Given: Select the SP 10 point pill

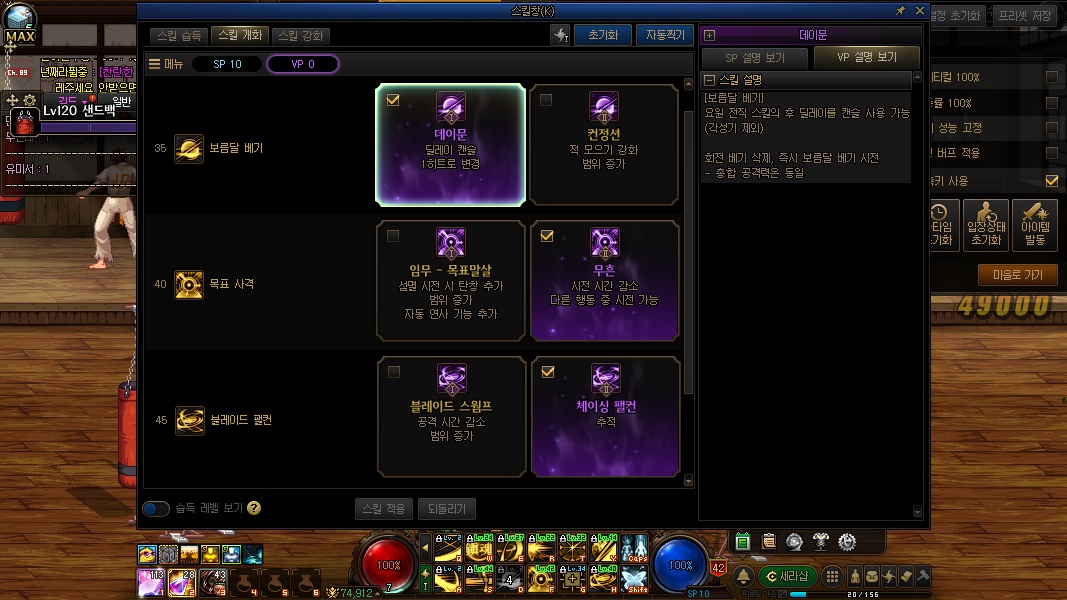Looking at the screenshot, I should [227, 64].
